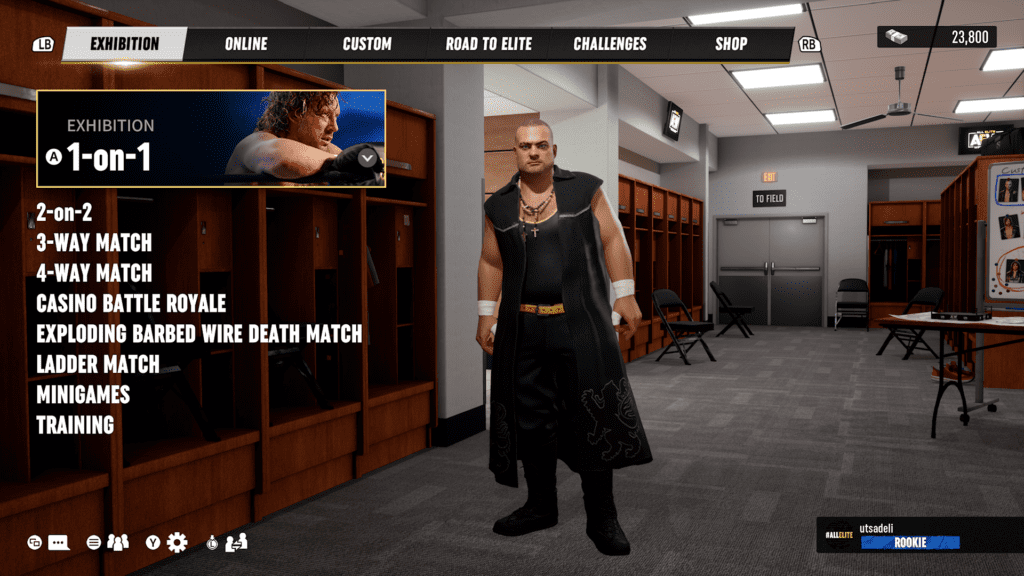Click the swap character icon
This screenshot has width=1024, height=576.
pyautogui.click(x=237, y=542)
